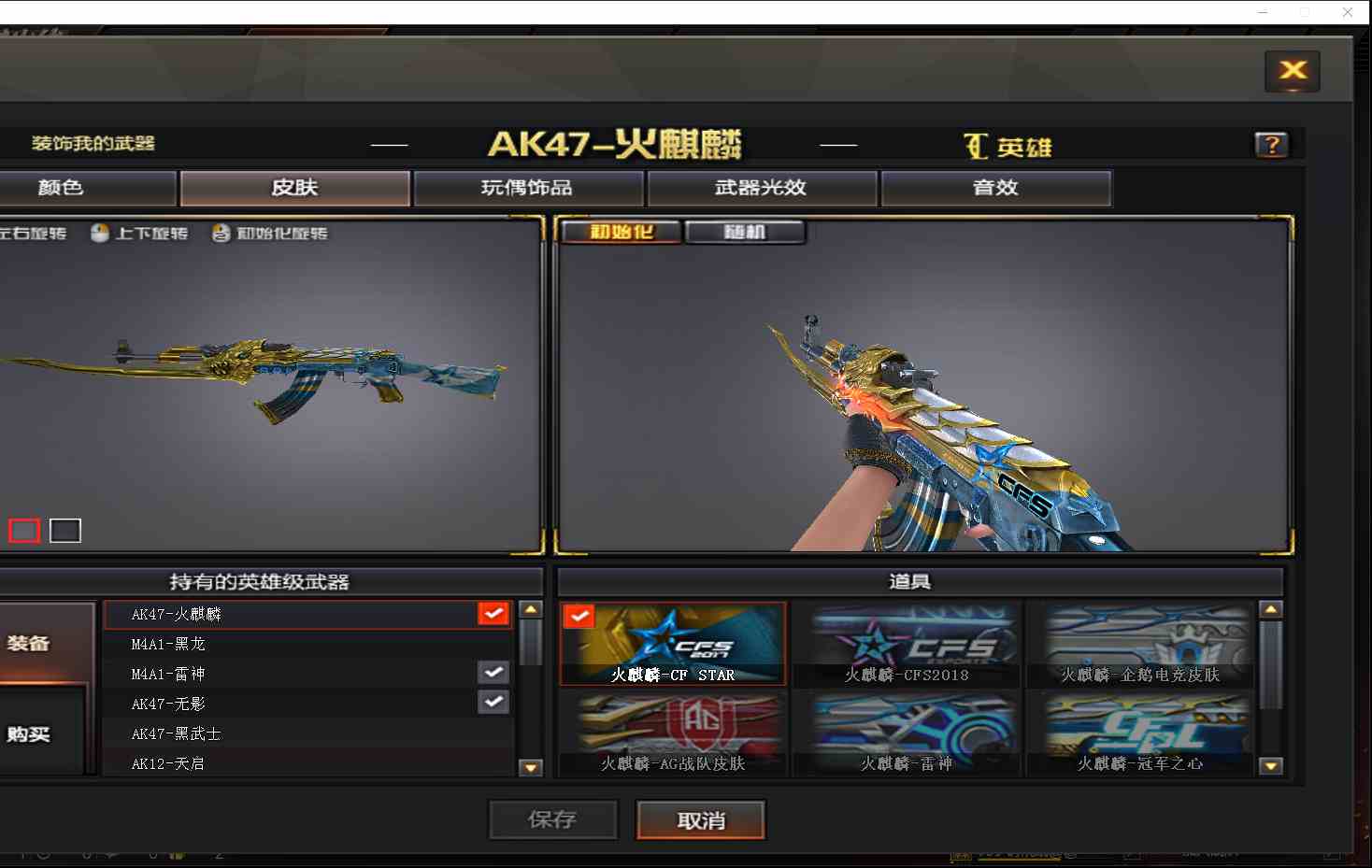Select the 火麒麟-雷神 skin thumbnail
This screenshot has height=868, width=1372.
[908, 732]
